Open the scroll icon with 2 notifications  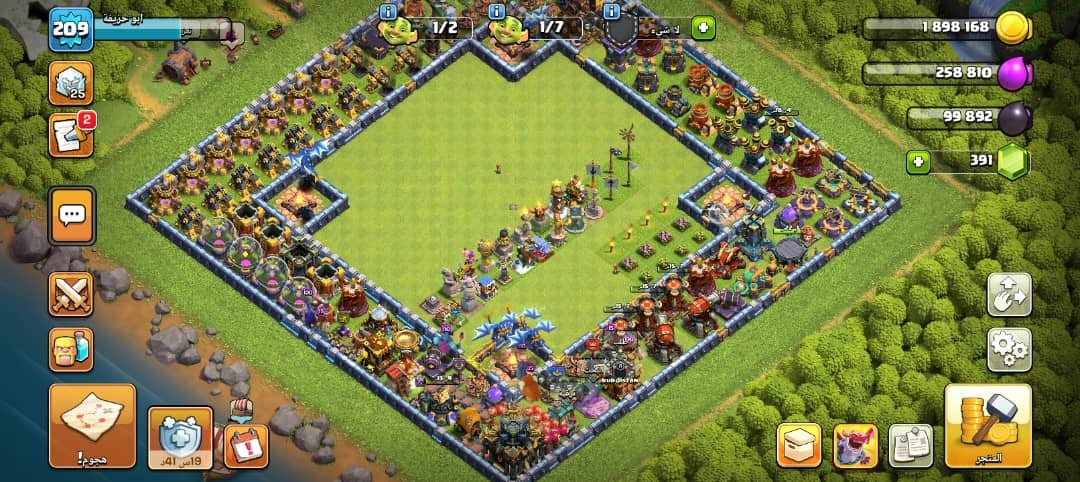(x=71, y=135)
